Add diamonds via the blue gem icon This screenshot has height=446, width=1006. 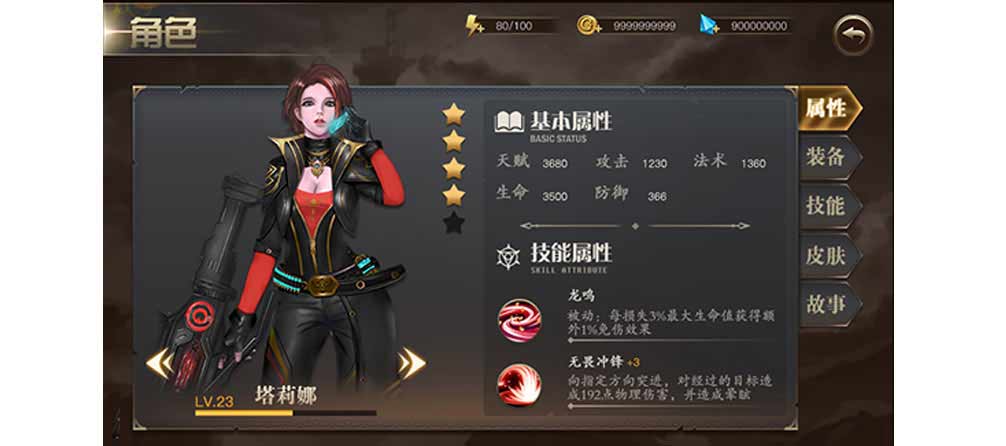pyautogui.click(x=710, y=25)
